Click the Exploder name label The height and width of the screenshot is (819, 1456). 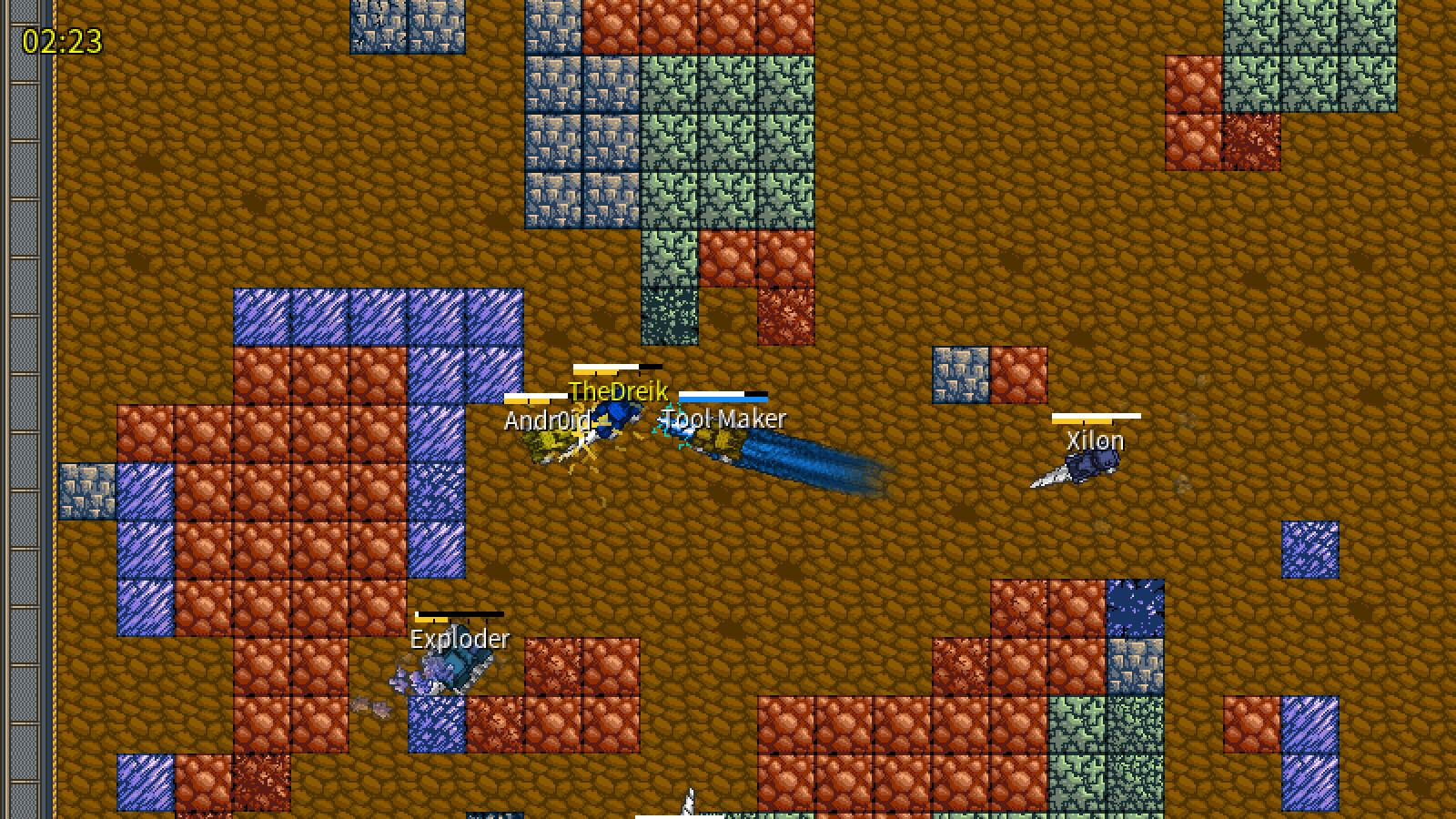pos(458,640)
